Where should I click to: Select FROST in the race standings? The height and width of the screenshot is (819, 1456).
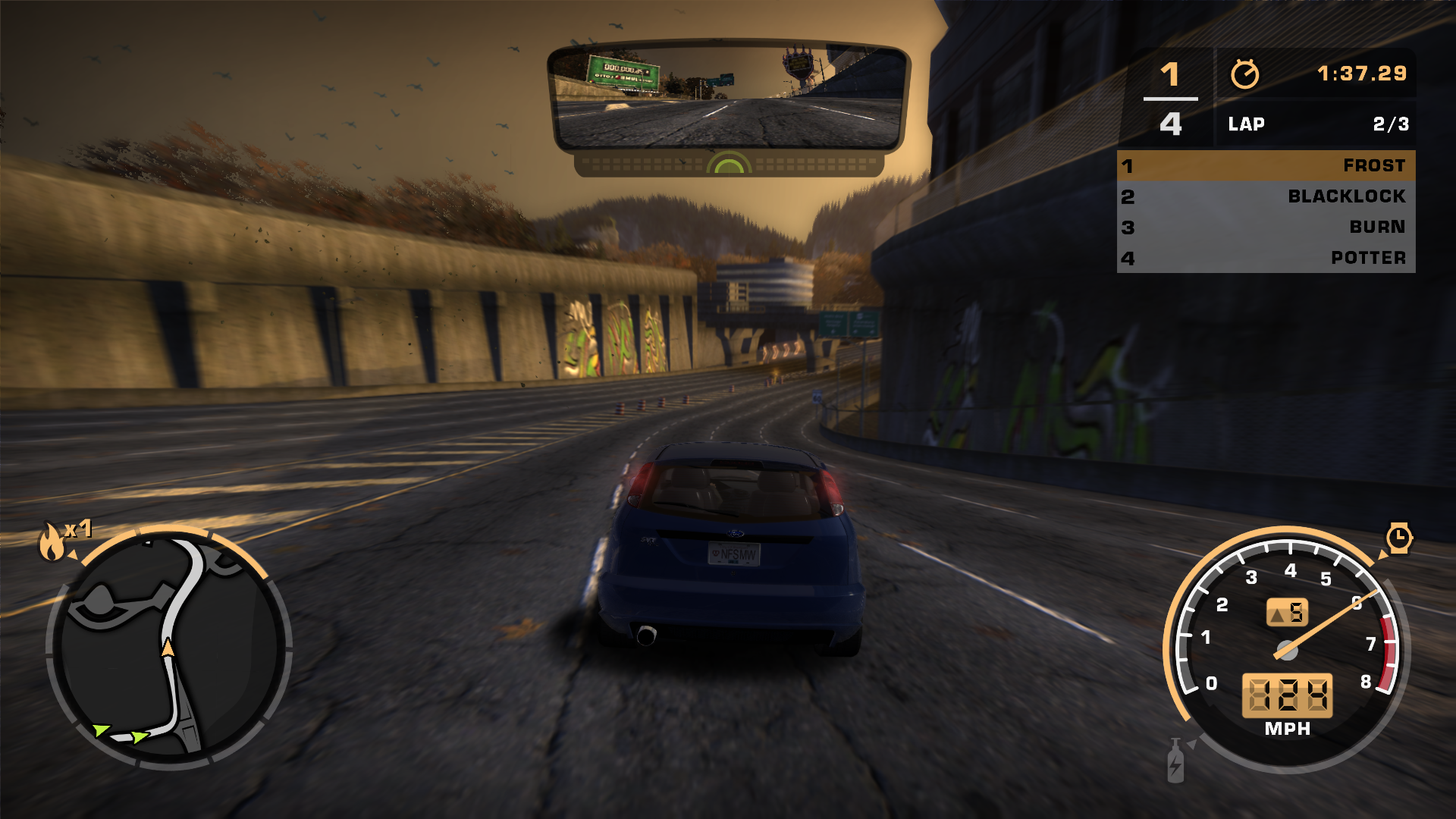1266,165
